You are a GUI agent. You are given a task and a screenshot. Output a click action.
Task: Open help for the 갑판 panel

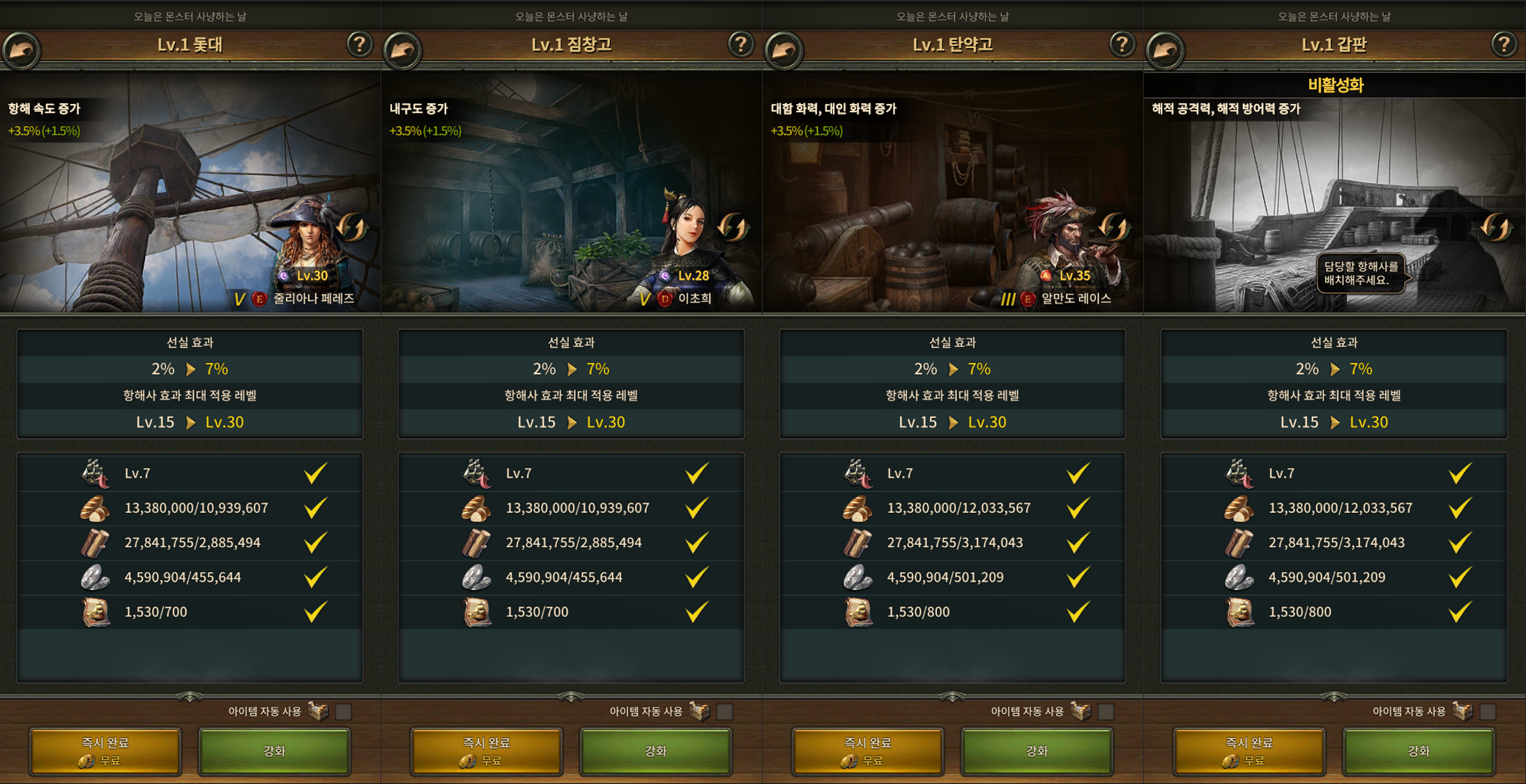pyautogui.click(x=1504, y=45)
